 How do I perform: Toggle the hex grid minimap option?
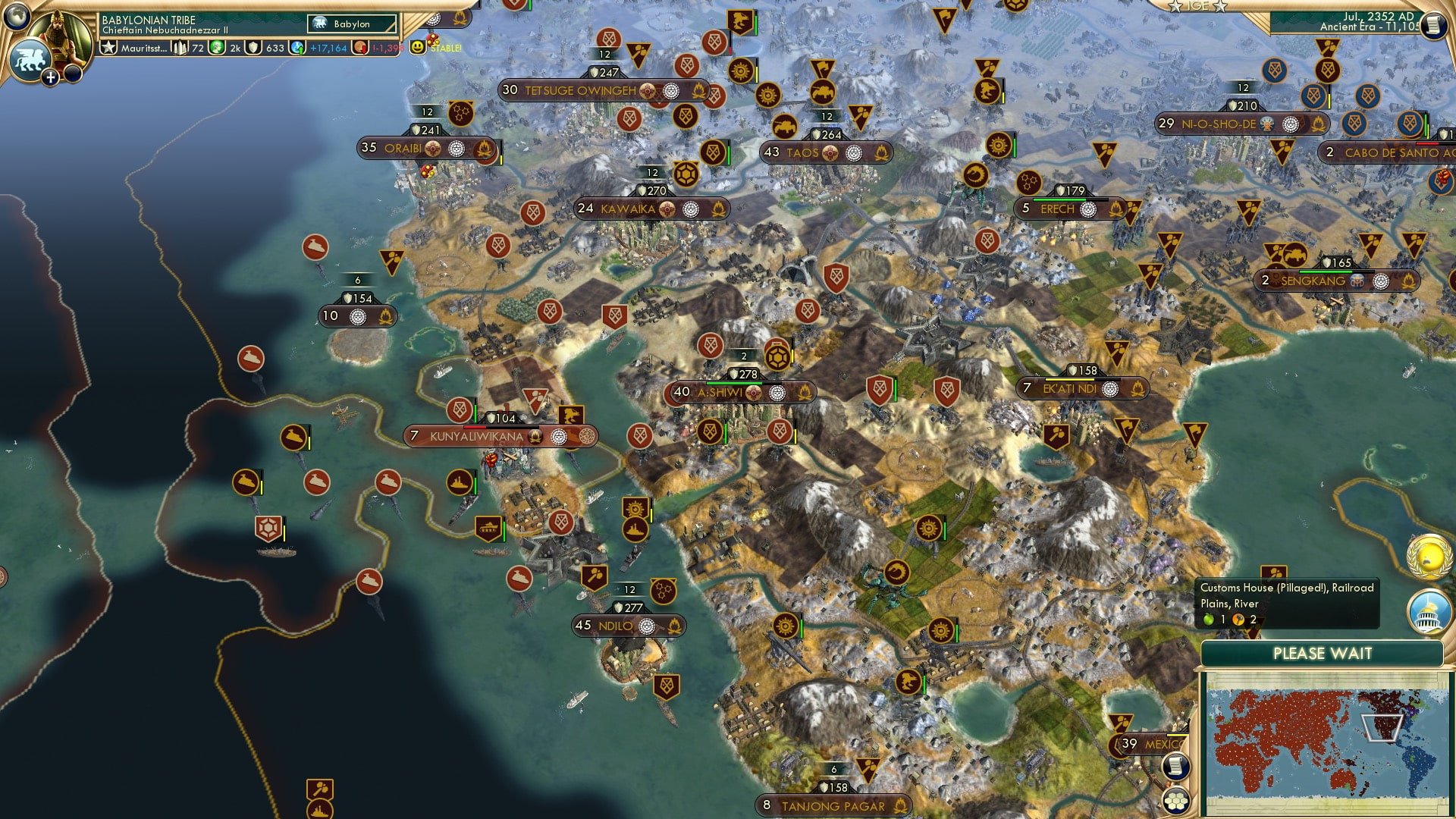click(1175, 801)
